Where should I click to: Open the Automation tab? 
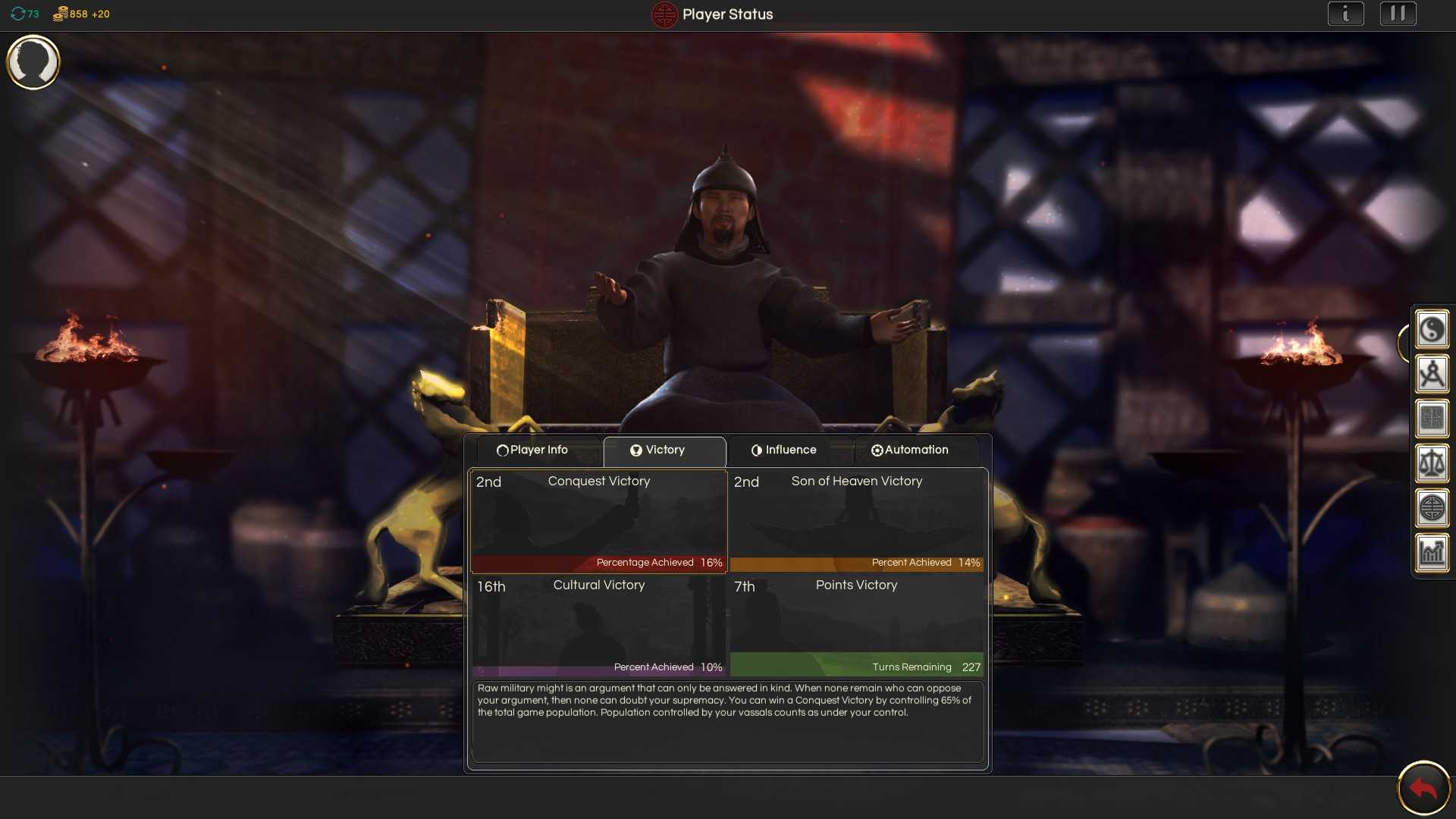[x=911, y=450]
